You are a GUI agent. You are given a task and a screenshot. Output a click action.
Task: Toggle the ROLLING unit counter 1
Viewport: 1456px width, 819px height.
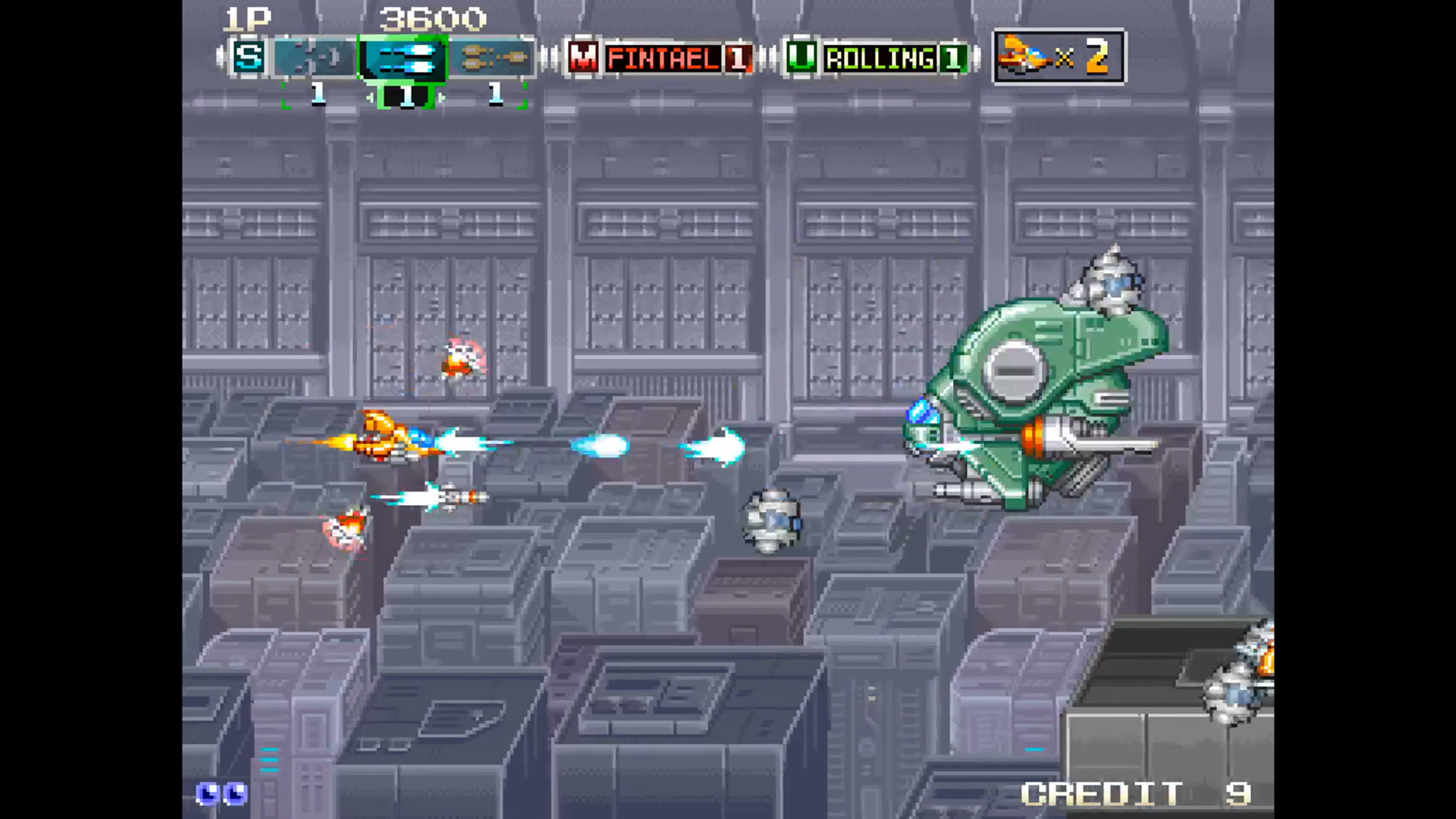[x=954, y=56]
